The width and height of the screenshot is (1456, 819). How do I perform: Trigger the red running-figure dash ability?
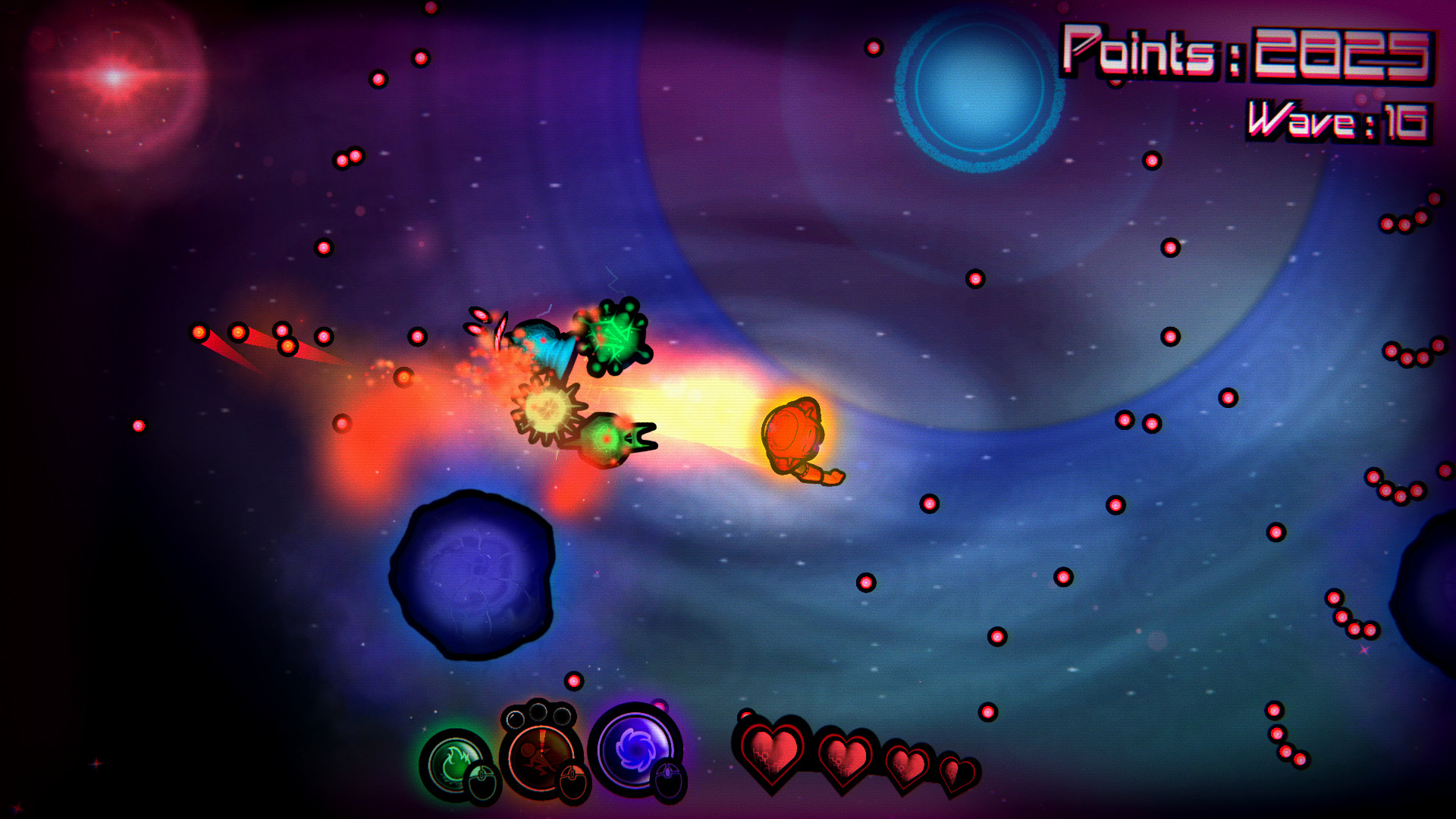[x=540, y=755]
